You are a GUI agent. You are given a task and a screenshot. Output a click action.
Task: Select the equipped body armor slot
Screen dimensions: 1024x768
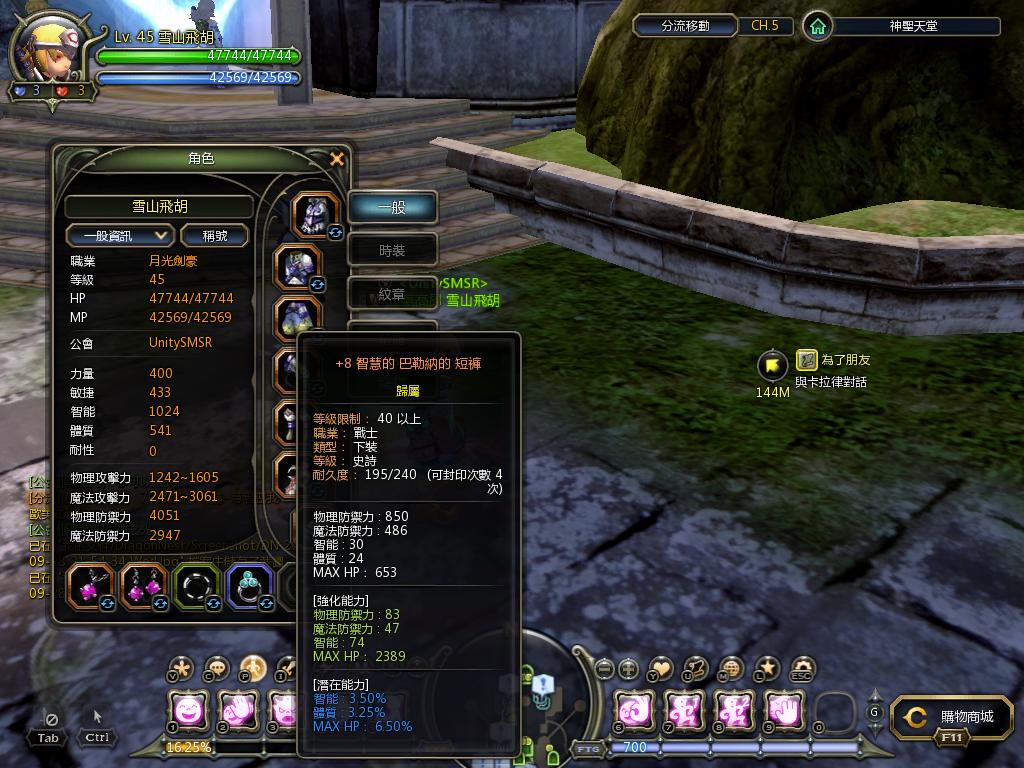click(x=298, y=267)
